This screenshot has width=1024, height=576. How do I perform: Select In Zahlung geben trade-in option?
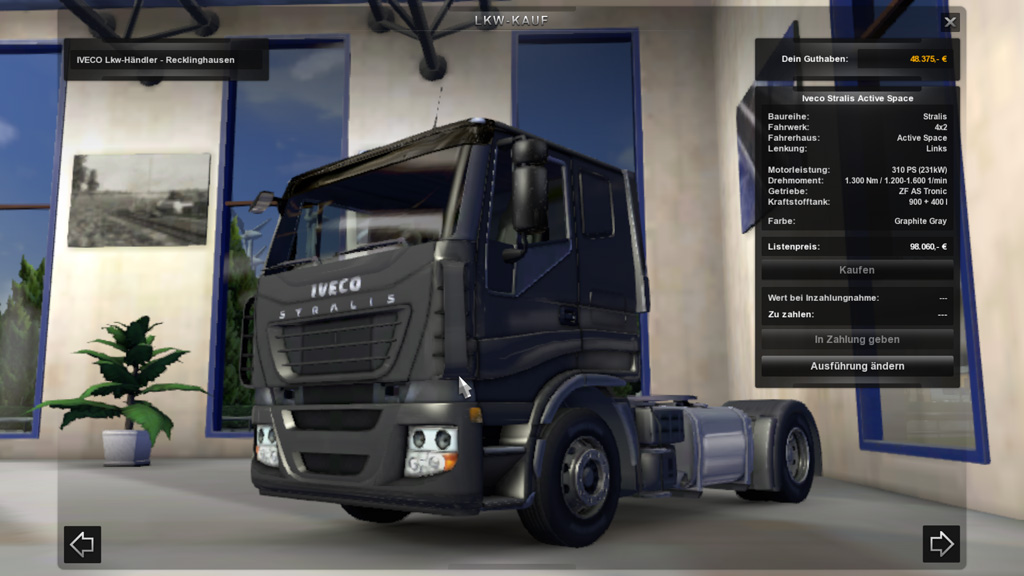tap(857, 340)
